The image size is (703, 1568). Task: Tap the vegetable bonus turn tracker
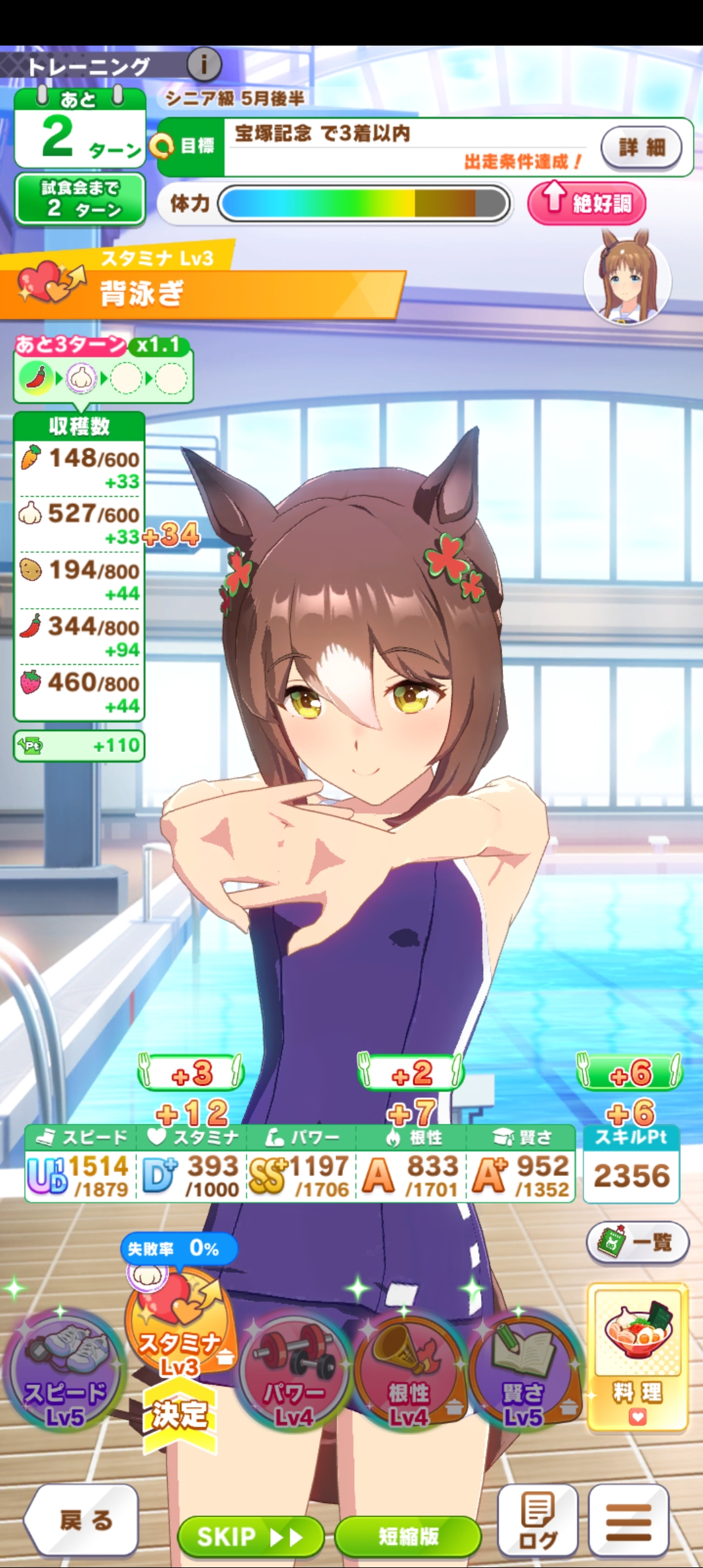pyautogui.click(x=103, y=370)
